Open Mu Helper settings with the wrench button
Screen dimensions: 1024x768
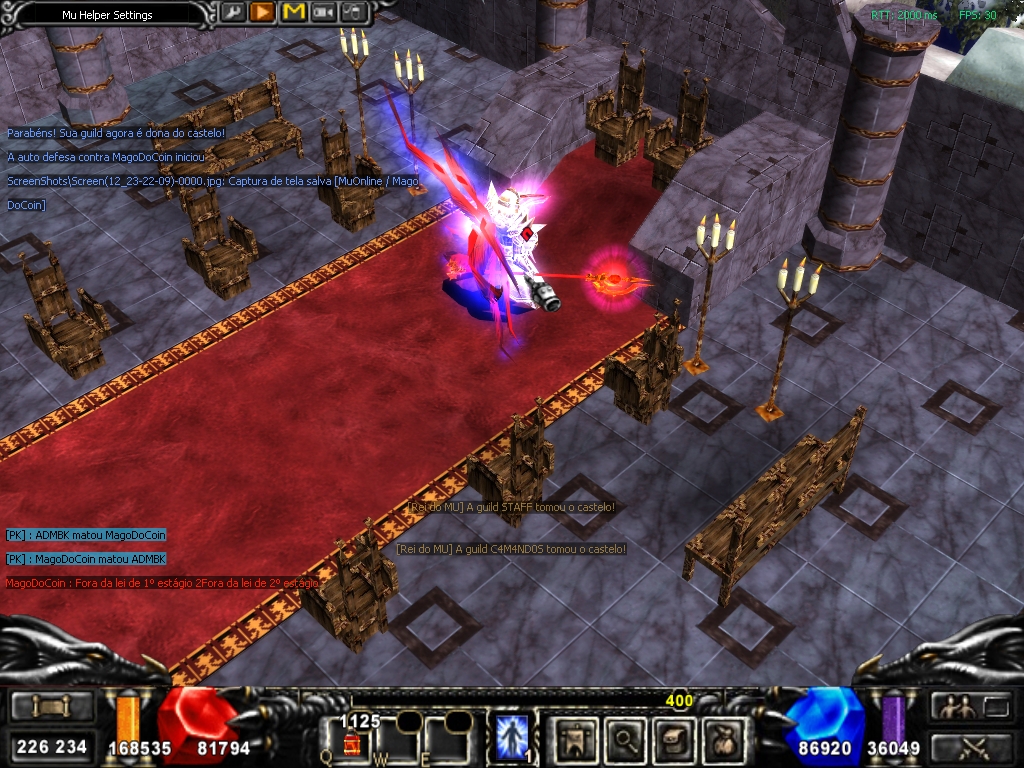pyautogui.click(x=232, y=13)
